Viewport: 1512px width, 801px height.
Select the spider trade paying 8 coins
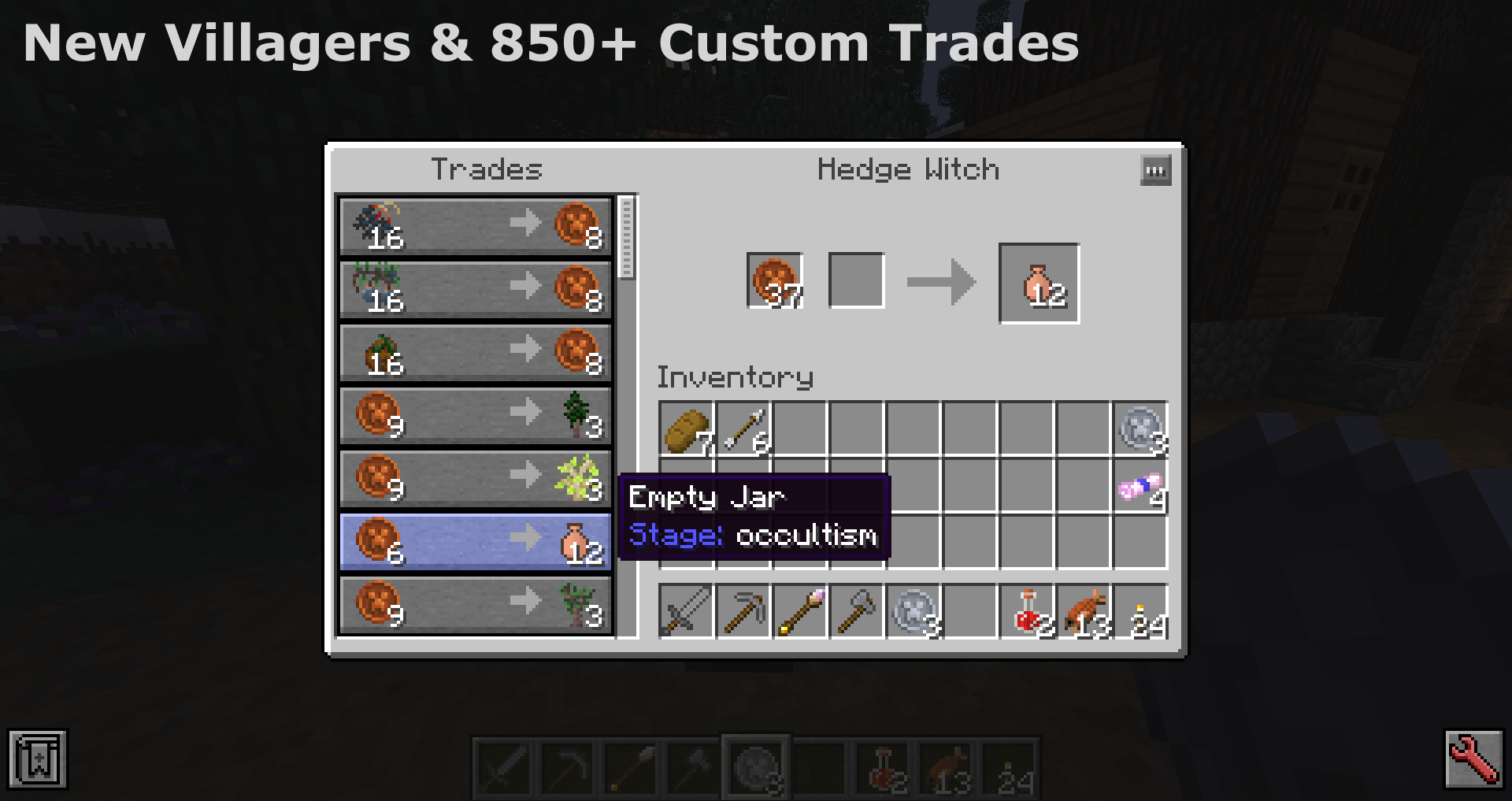[x=472, y=227]
